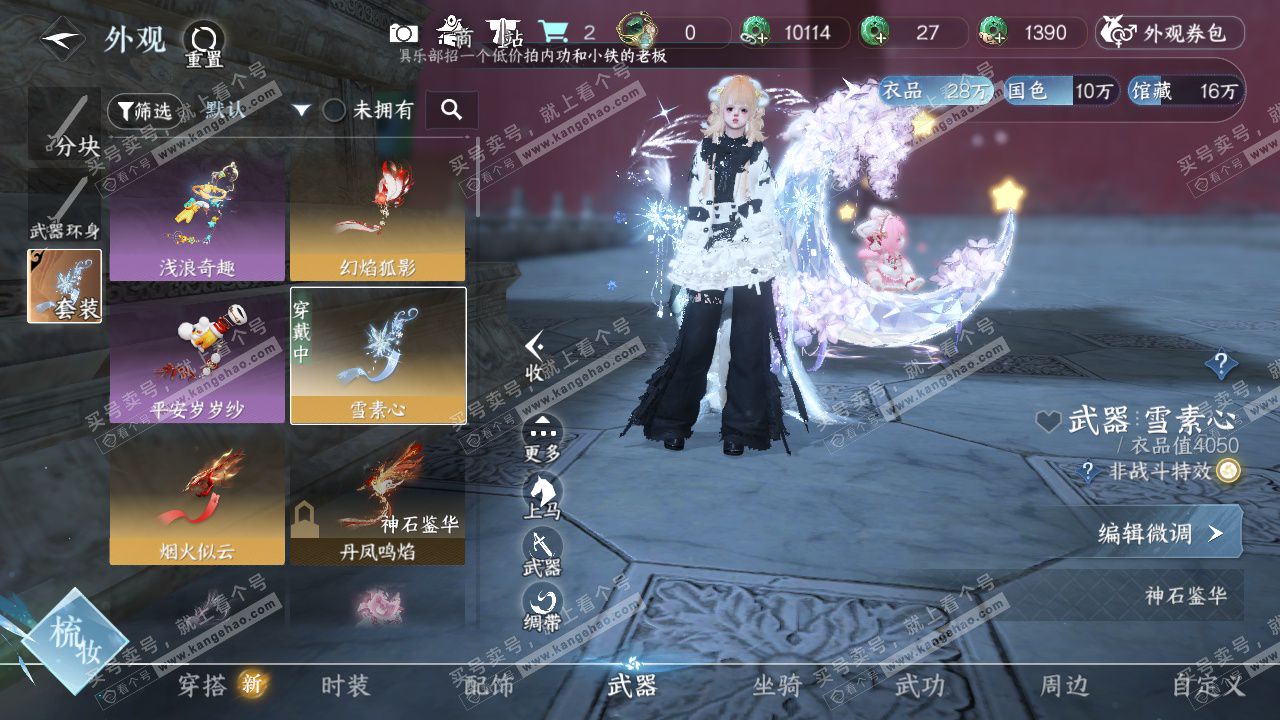
Task: Open the 武功 tab
Action: (919, 686)
